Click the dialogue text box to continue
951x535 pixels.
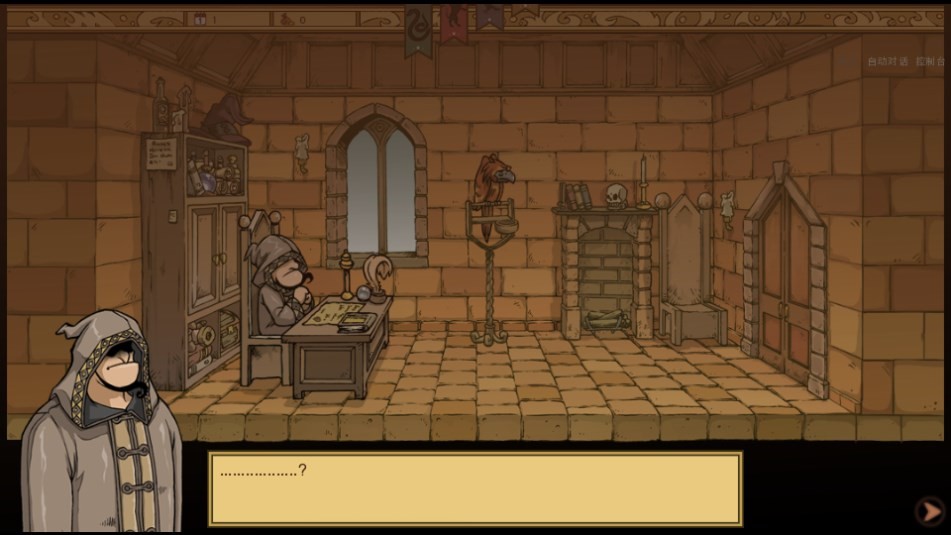pyautogui.click(x=475, y=488)
